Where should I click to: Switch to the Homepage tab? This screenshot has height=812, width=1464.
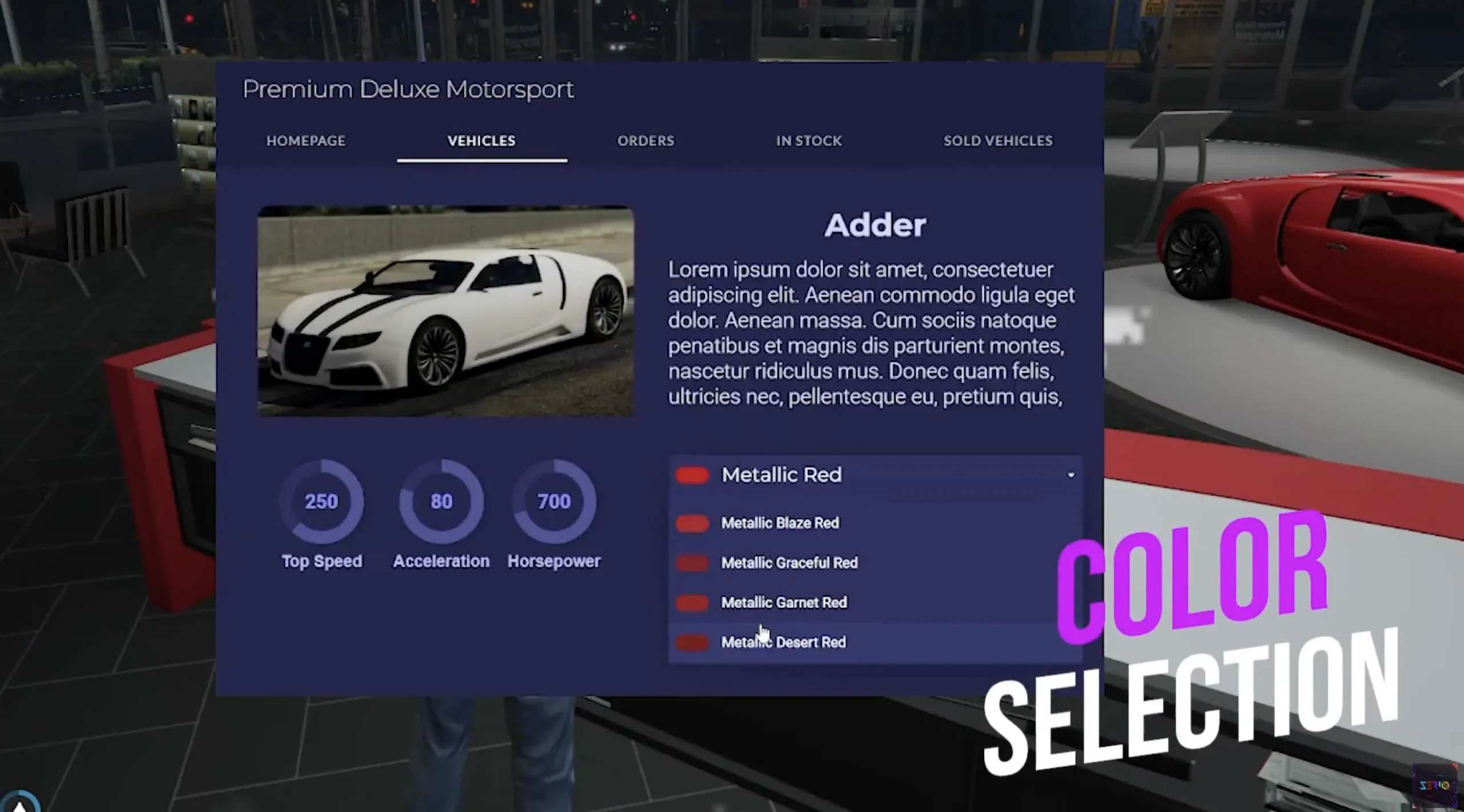(306, 141)
